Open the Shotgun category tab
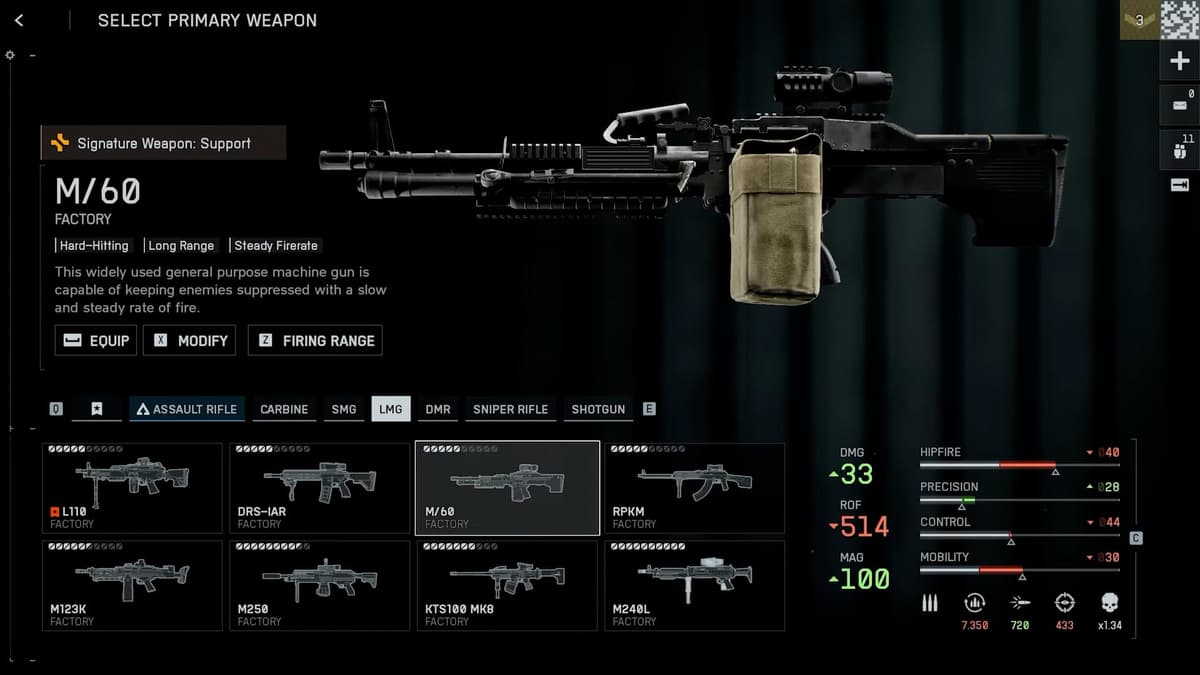 coord(598,409)
